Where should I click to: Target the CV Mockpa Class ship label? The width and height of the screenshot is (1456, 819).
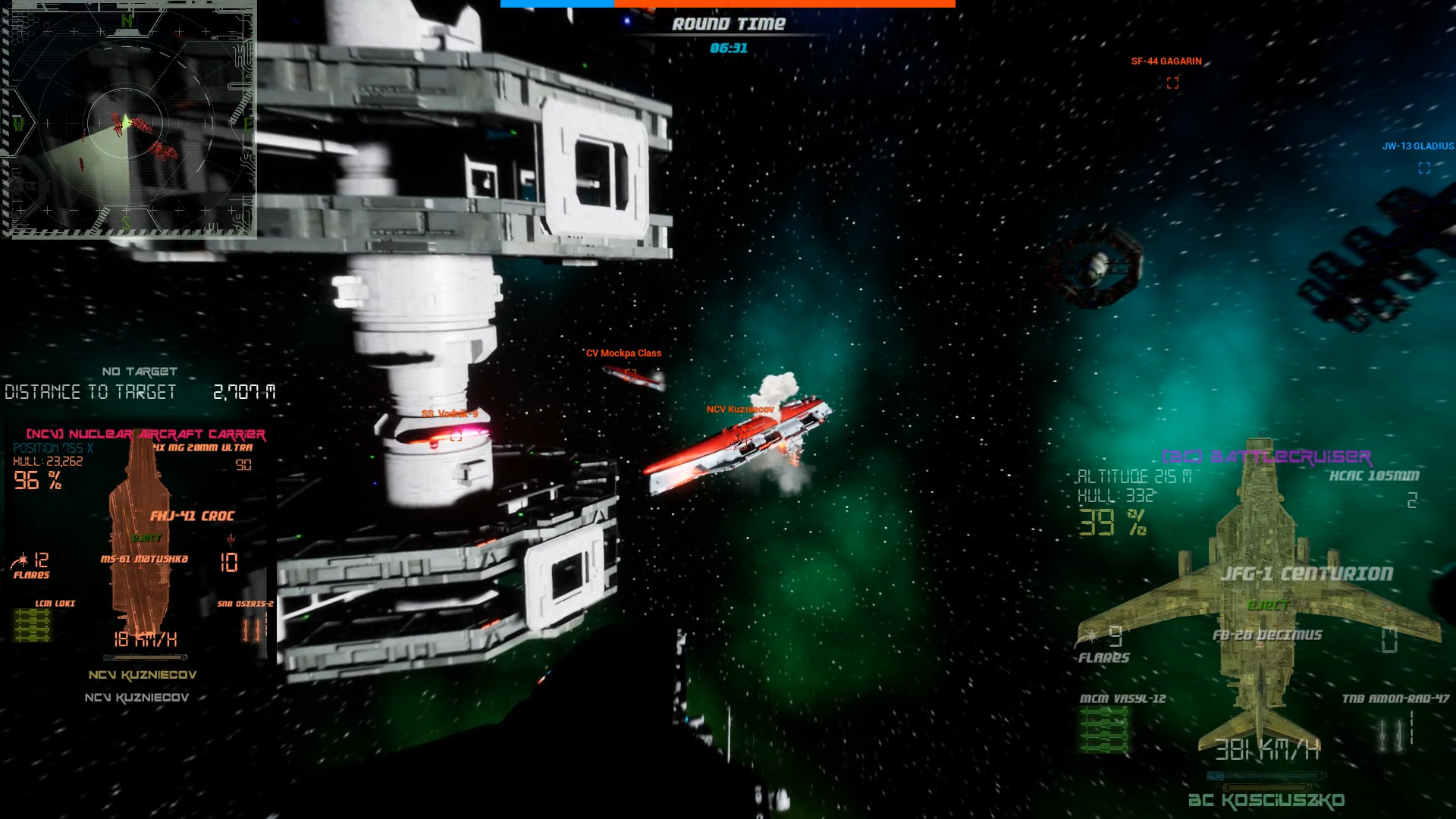pos(623,353)
